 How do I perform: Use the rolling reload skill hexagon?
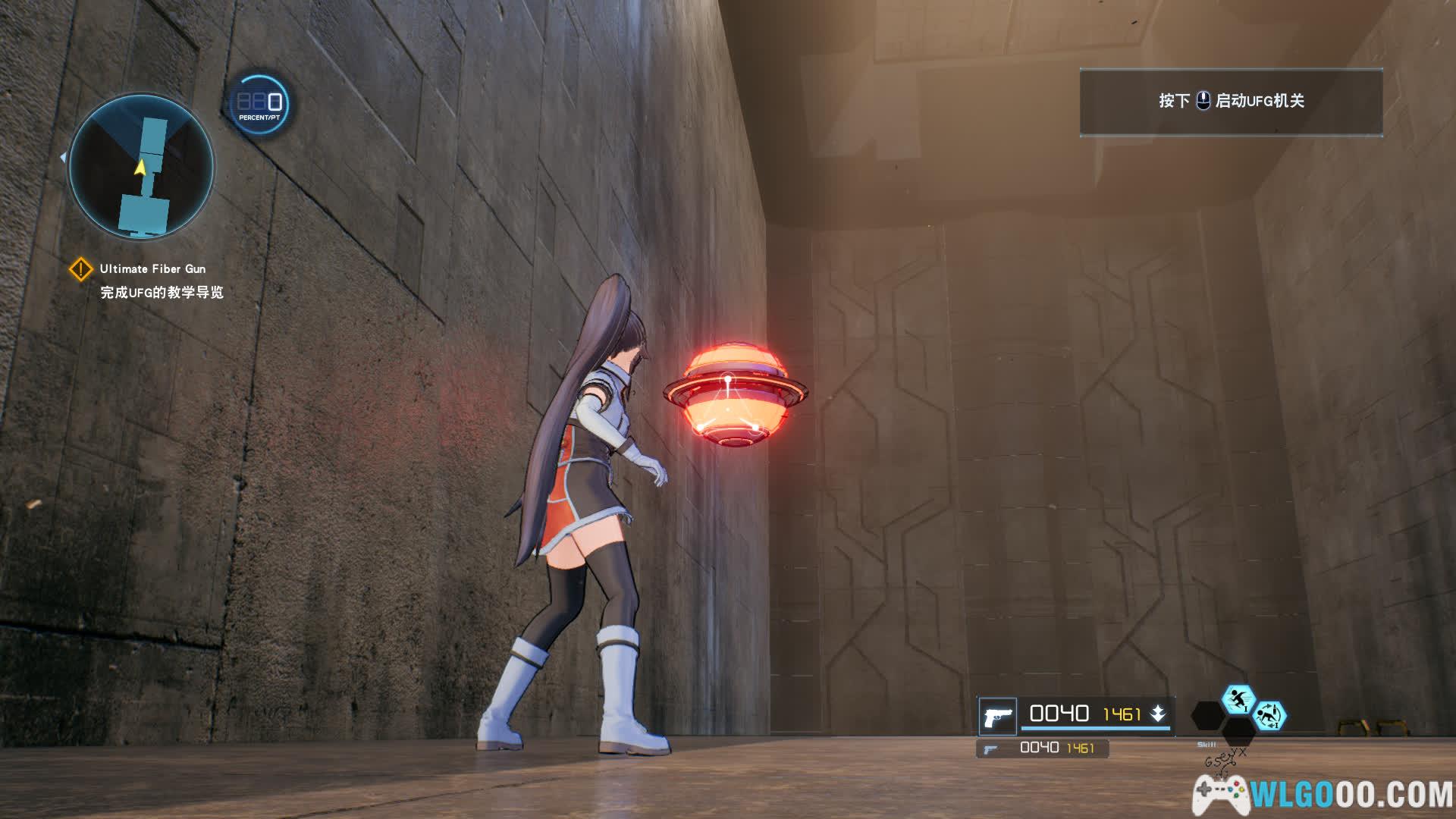[1269, 715]
